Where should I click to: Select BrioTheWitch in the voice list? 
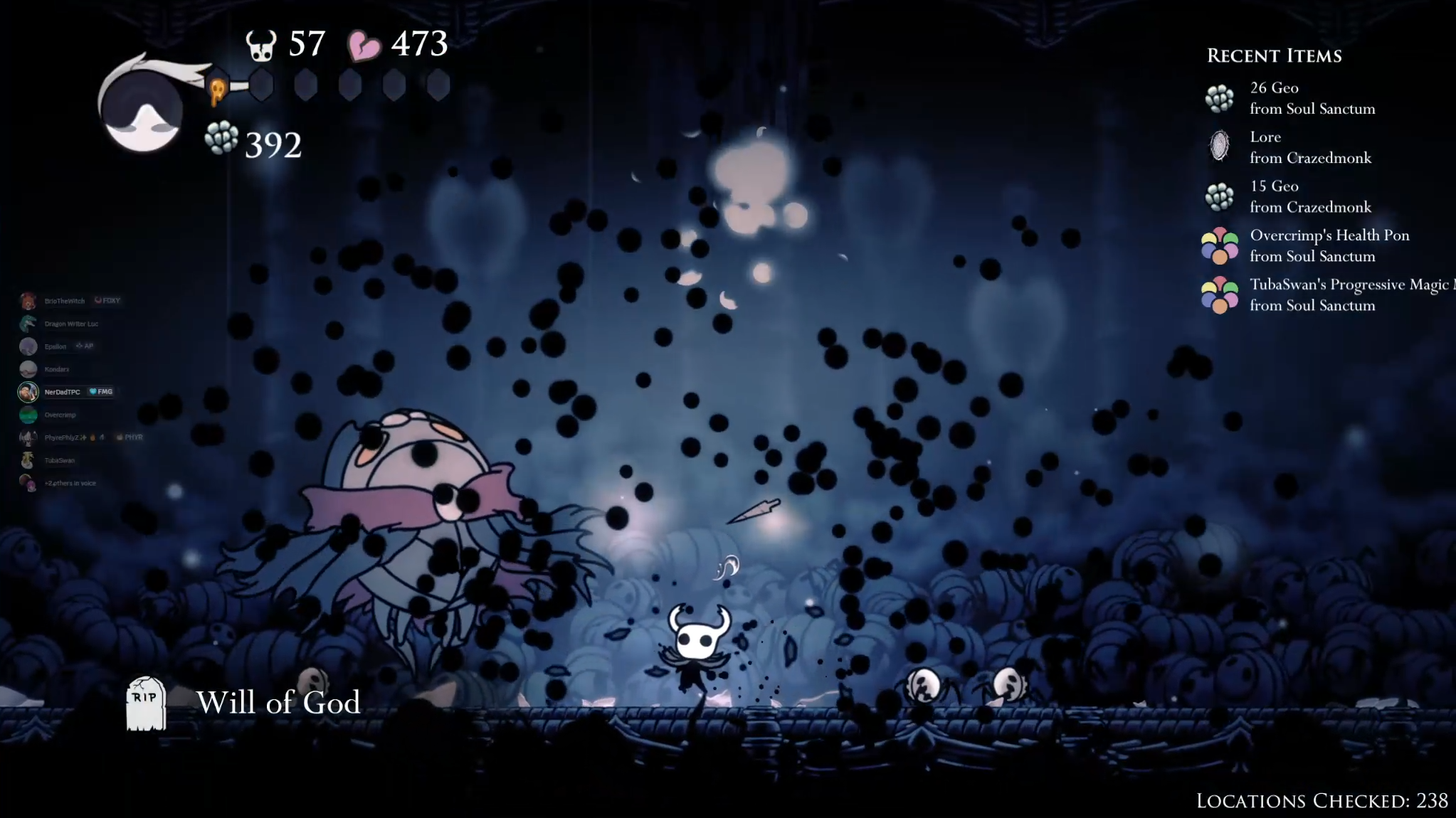(64, 301)
